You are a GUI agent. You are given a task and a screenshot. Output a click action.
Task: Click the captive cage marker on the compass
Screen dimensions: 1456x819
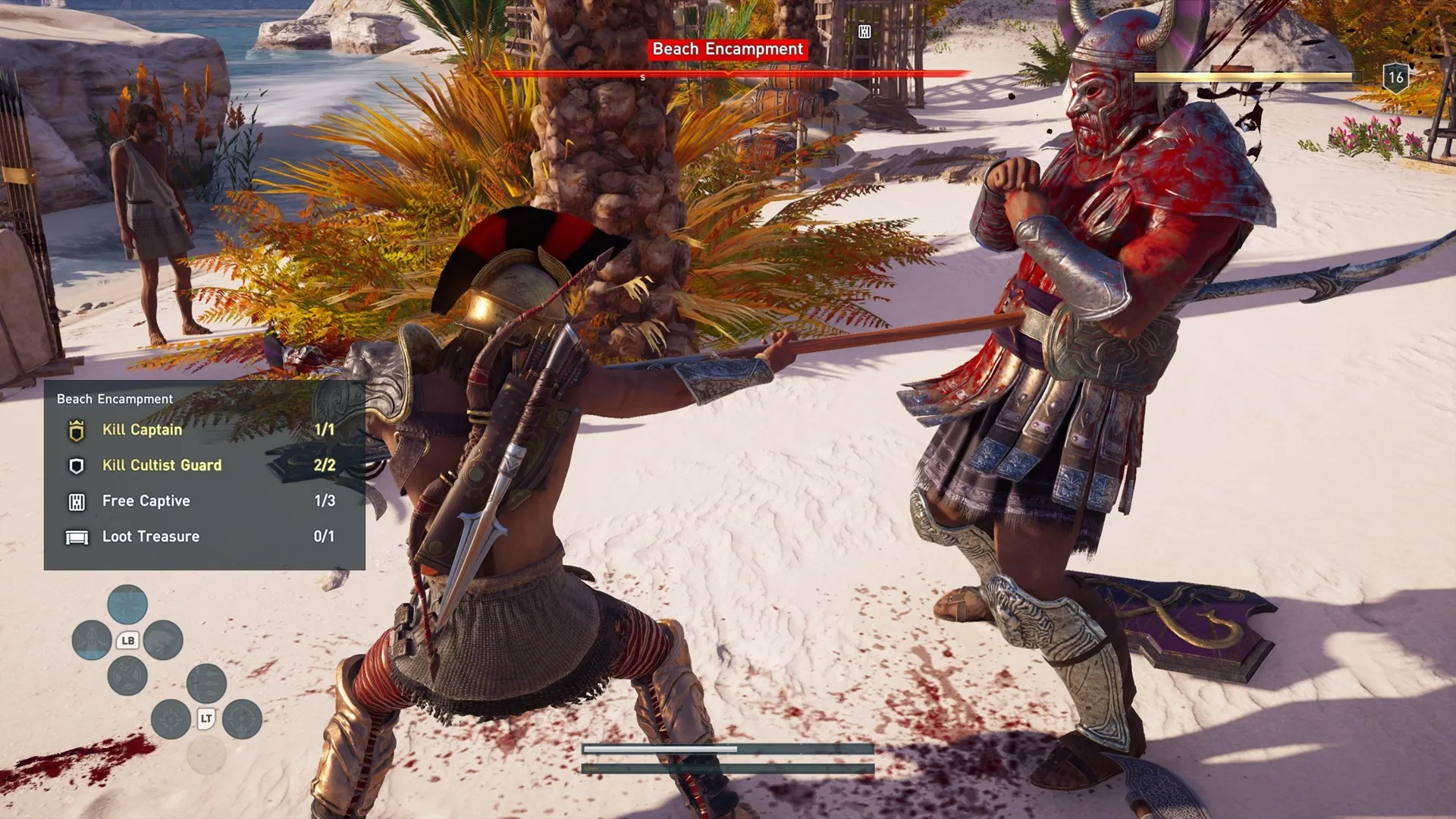[864, 31]
